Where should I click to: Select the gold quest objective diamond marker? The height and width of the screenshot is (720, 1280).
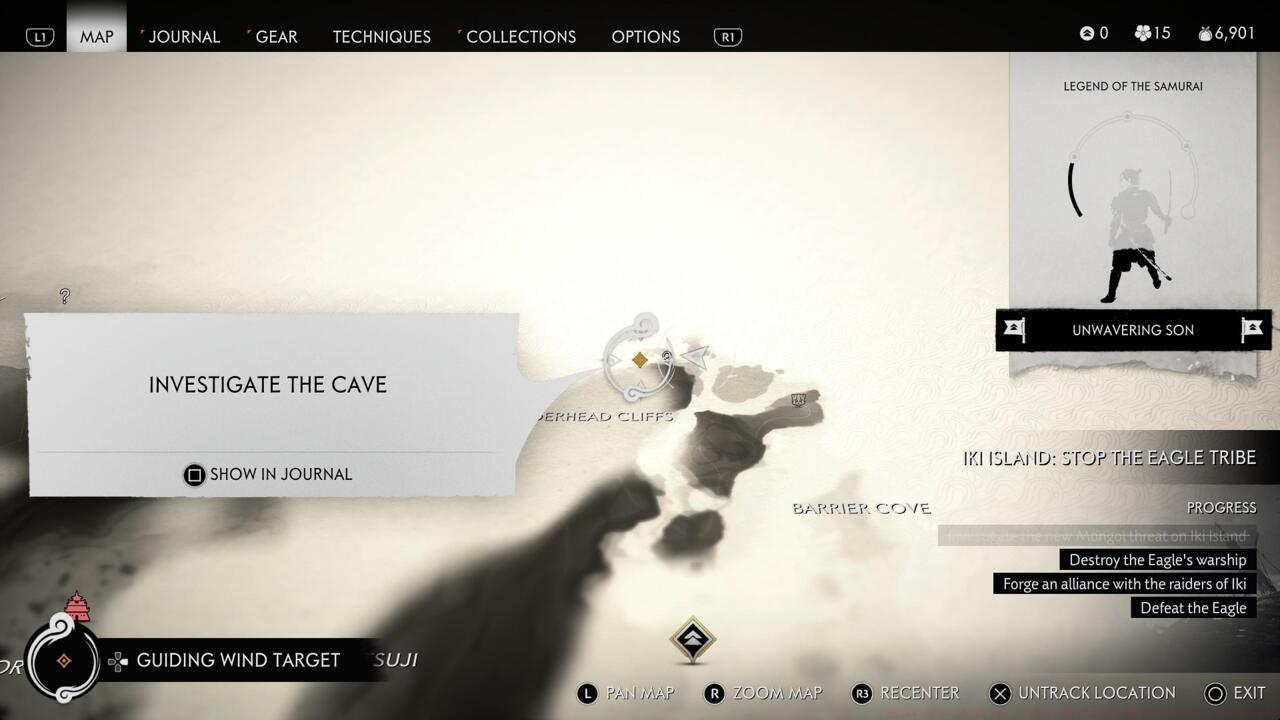coord(638,358)
